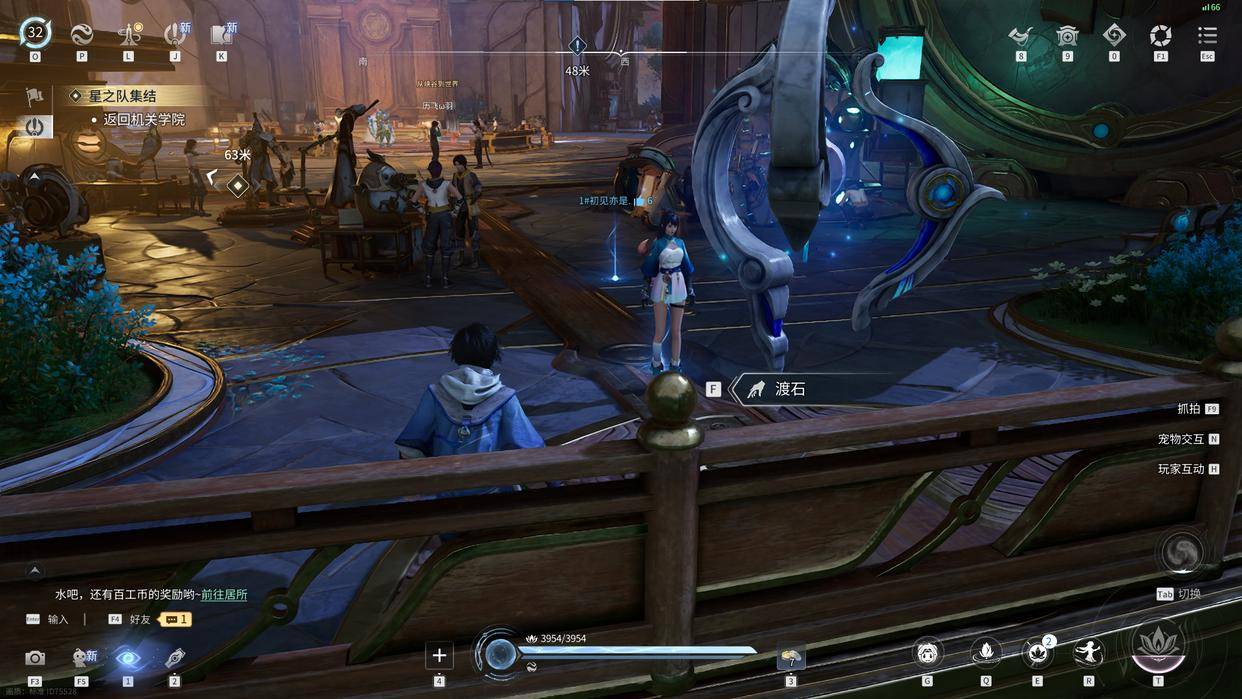Activate the glowing blue eye skill

[x=127, y=657]
